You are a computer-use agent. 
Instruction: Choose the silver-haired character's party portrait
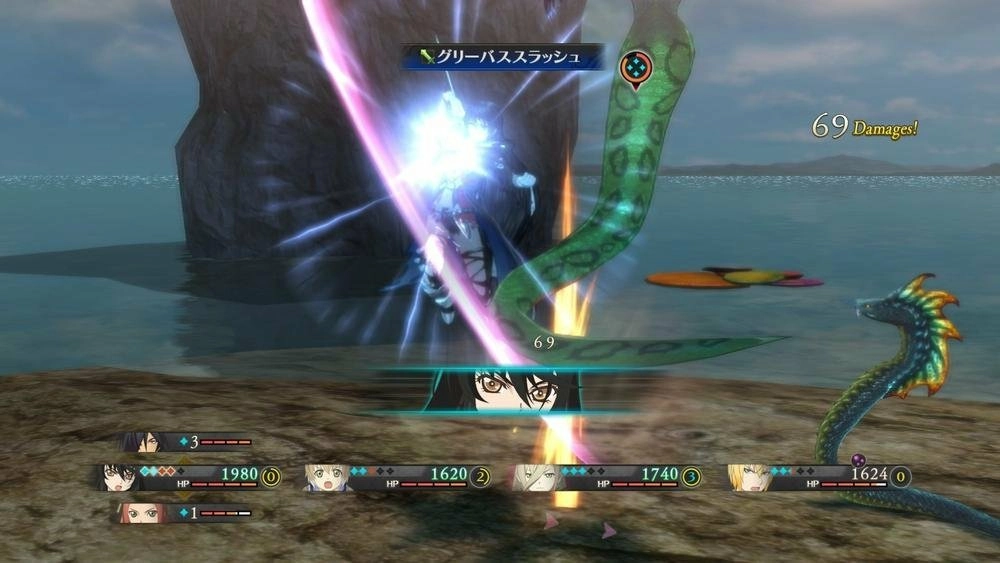tap(535, 477)
